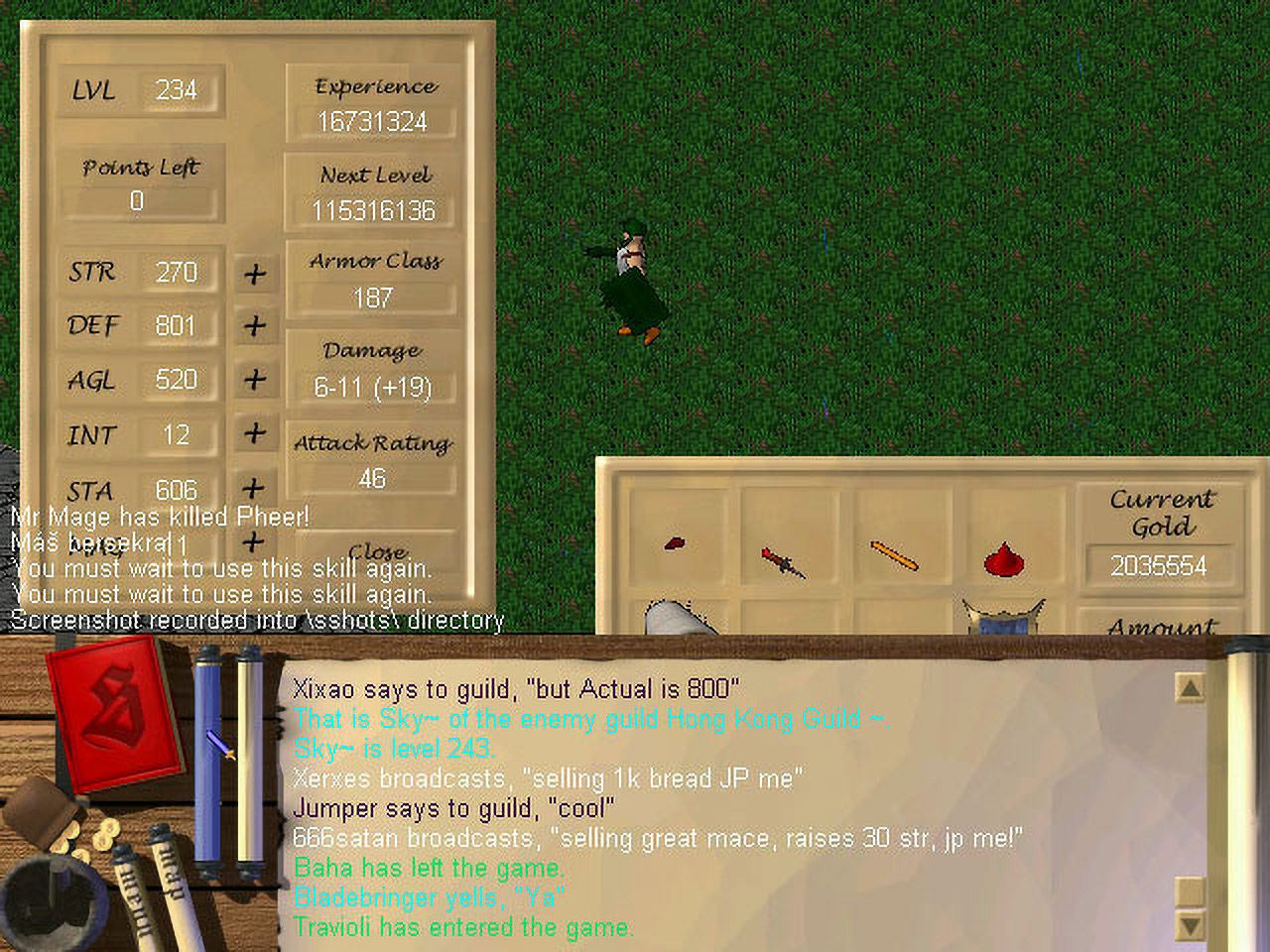Viewport: 1270px width, 952px height.
Task: Raise INT with its plus button
Action: (255, 433)
